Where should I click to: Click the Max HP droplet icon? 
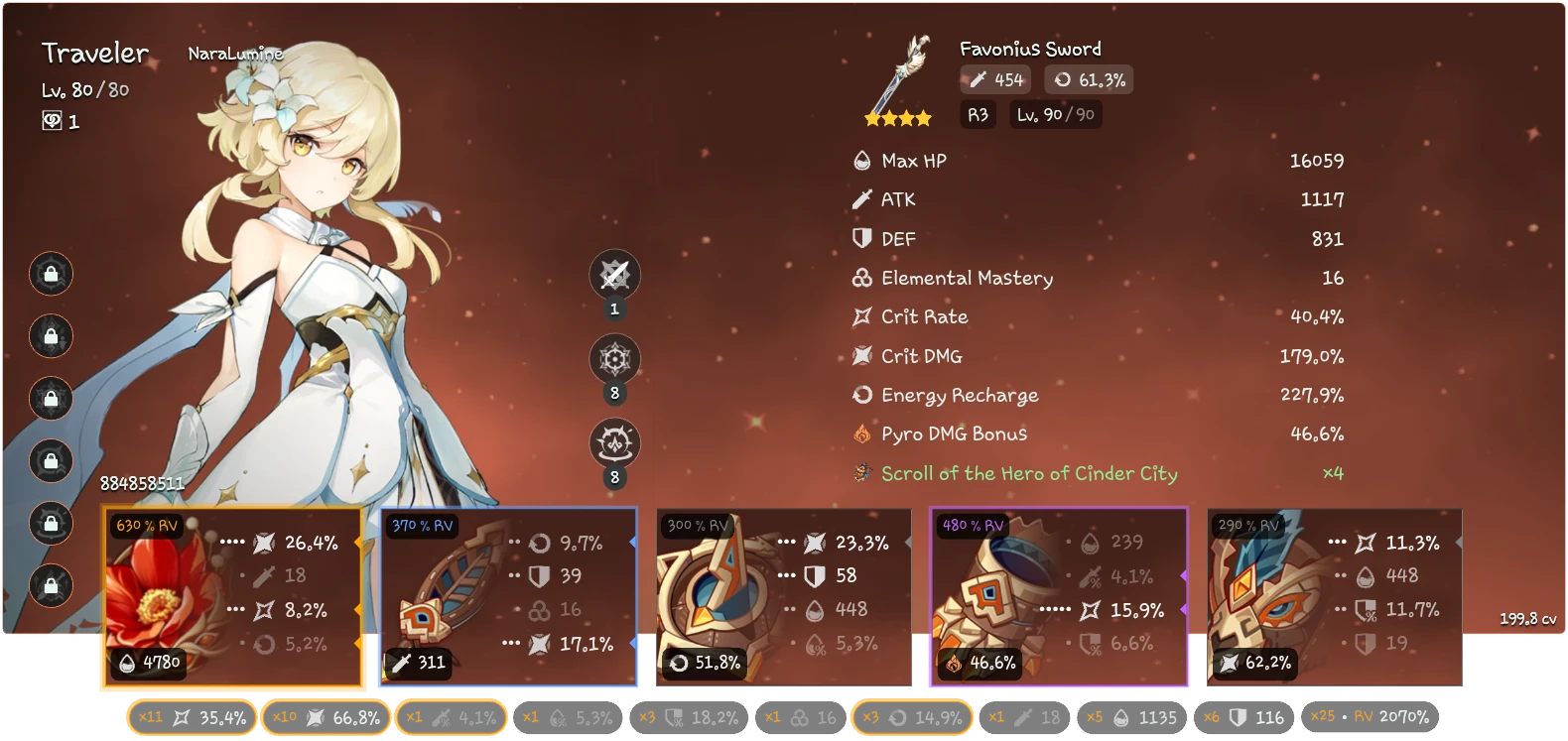(x=859, y=160)
